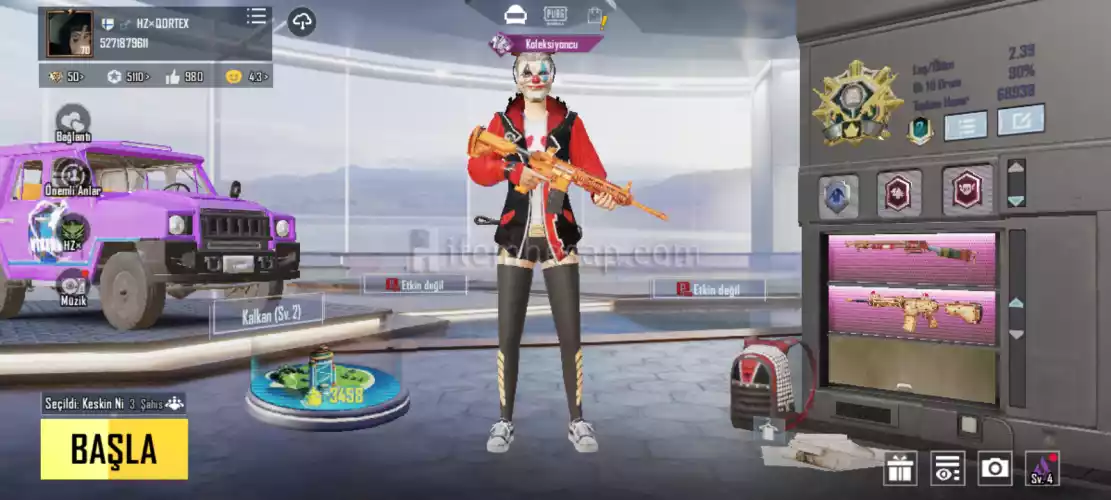Select the gold assault rifle skin showcase slot

tap(912, 310)
